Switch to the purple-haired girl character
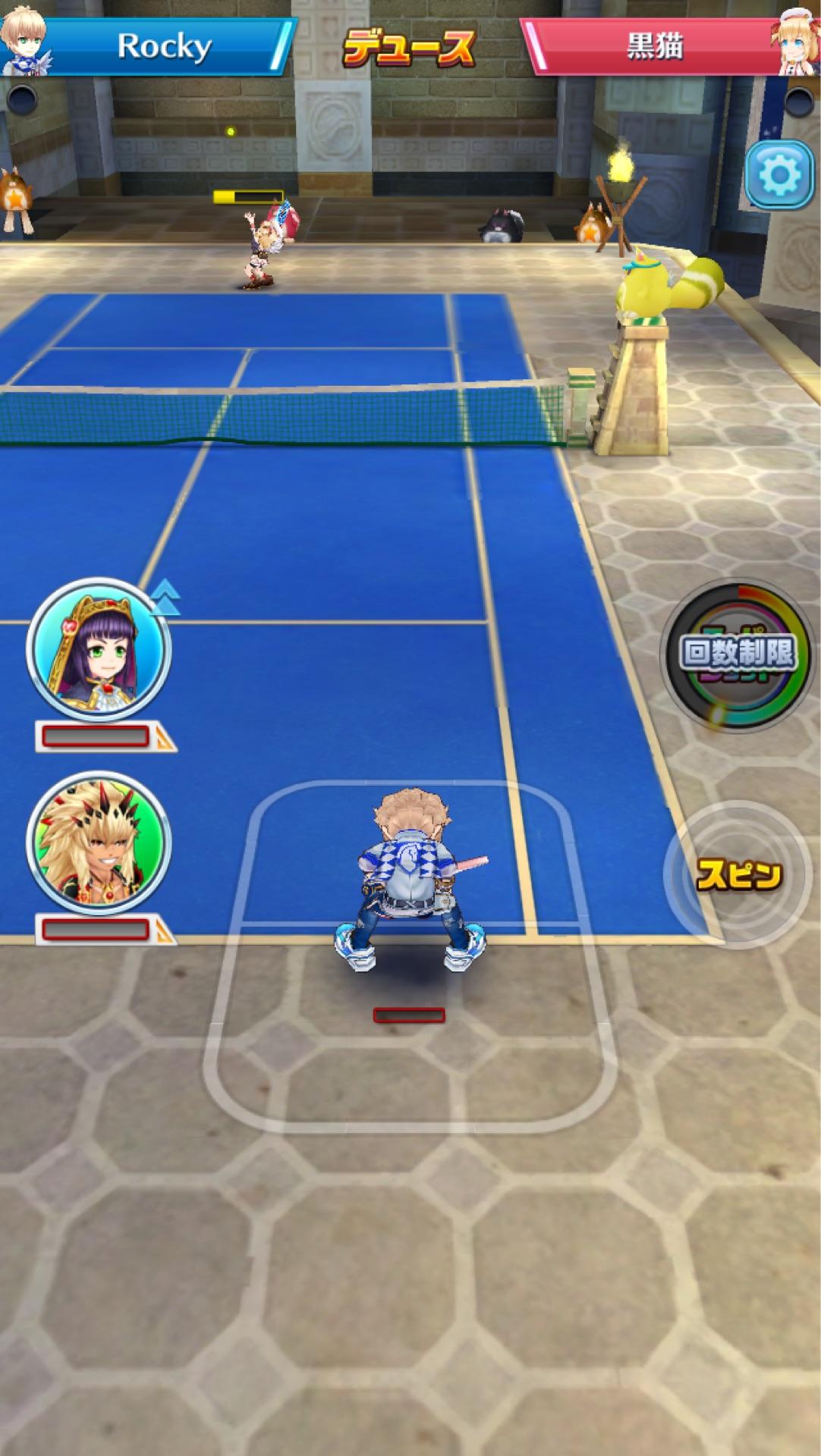The image size is (821, 1456). 98,650
